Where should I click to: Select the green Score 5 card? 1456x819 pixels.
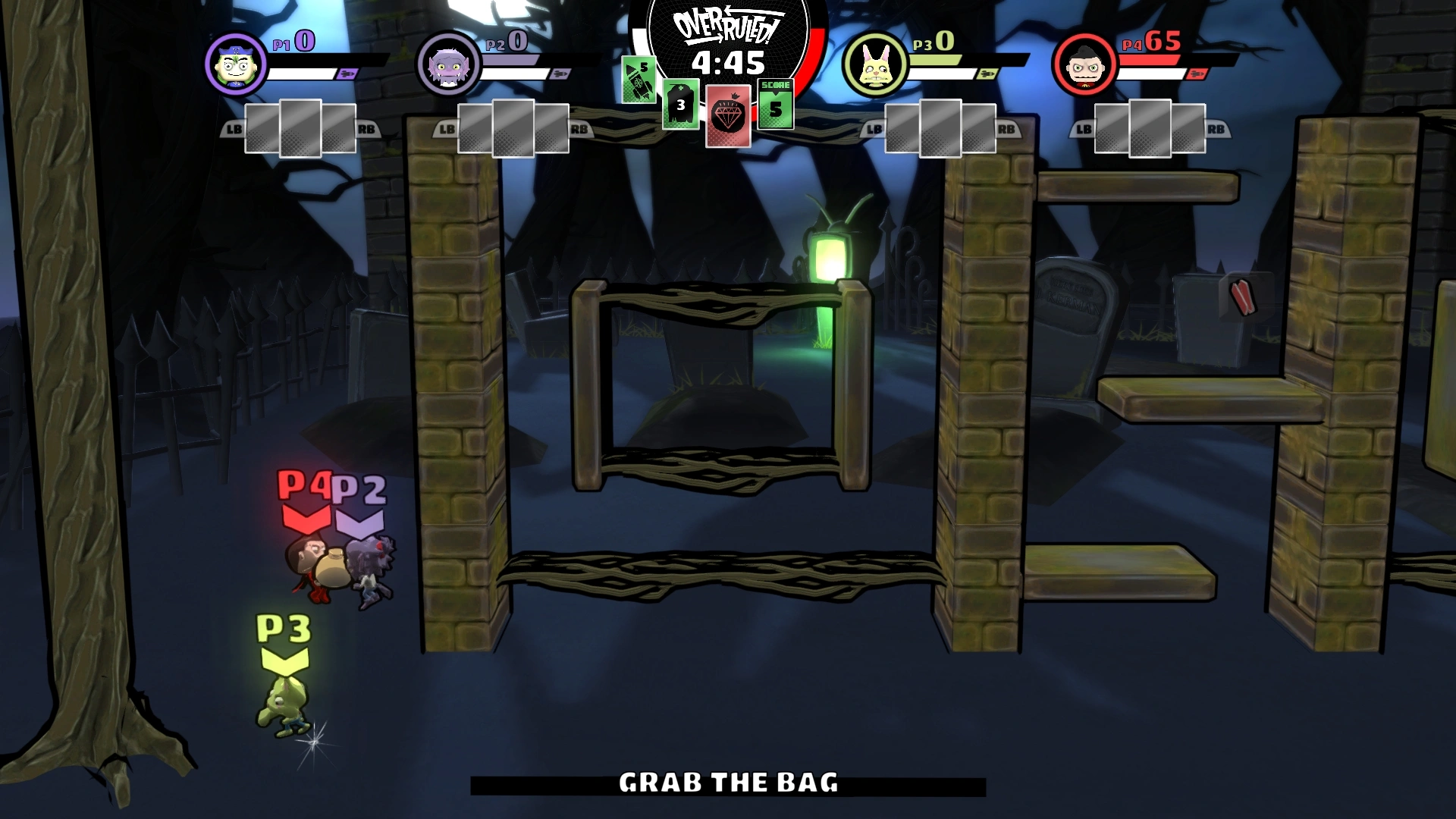[x=775, y=104]
